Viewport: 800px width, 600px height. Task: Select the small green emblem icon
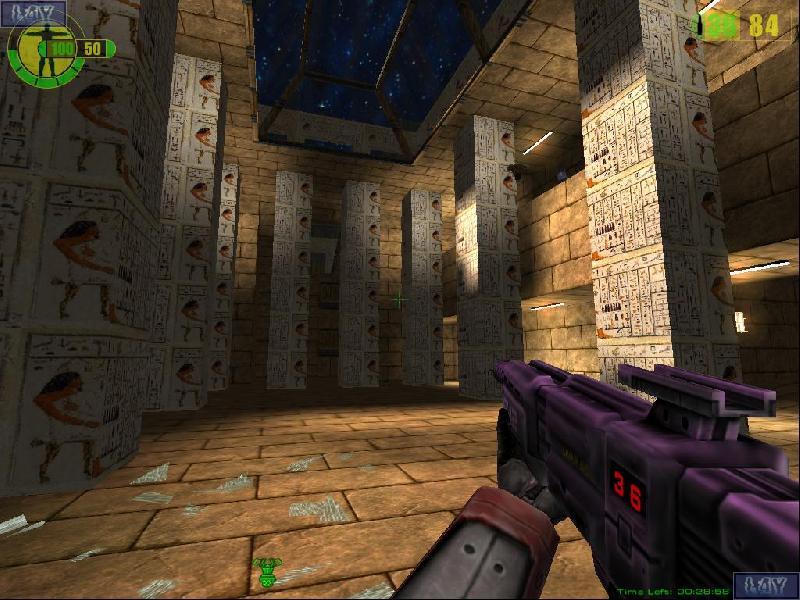pos(267,573)
